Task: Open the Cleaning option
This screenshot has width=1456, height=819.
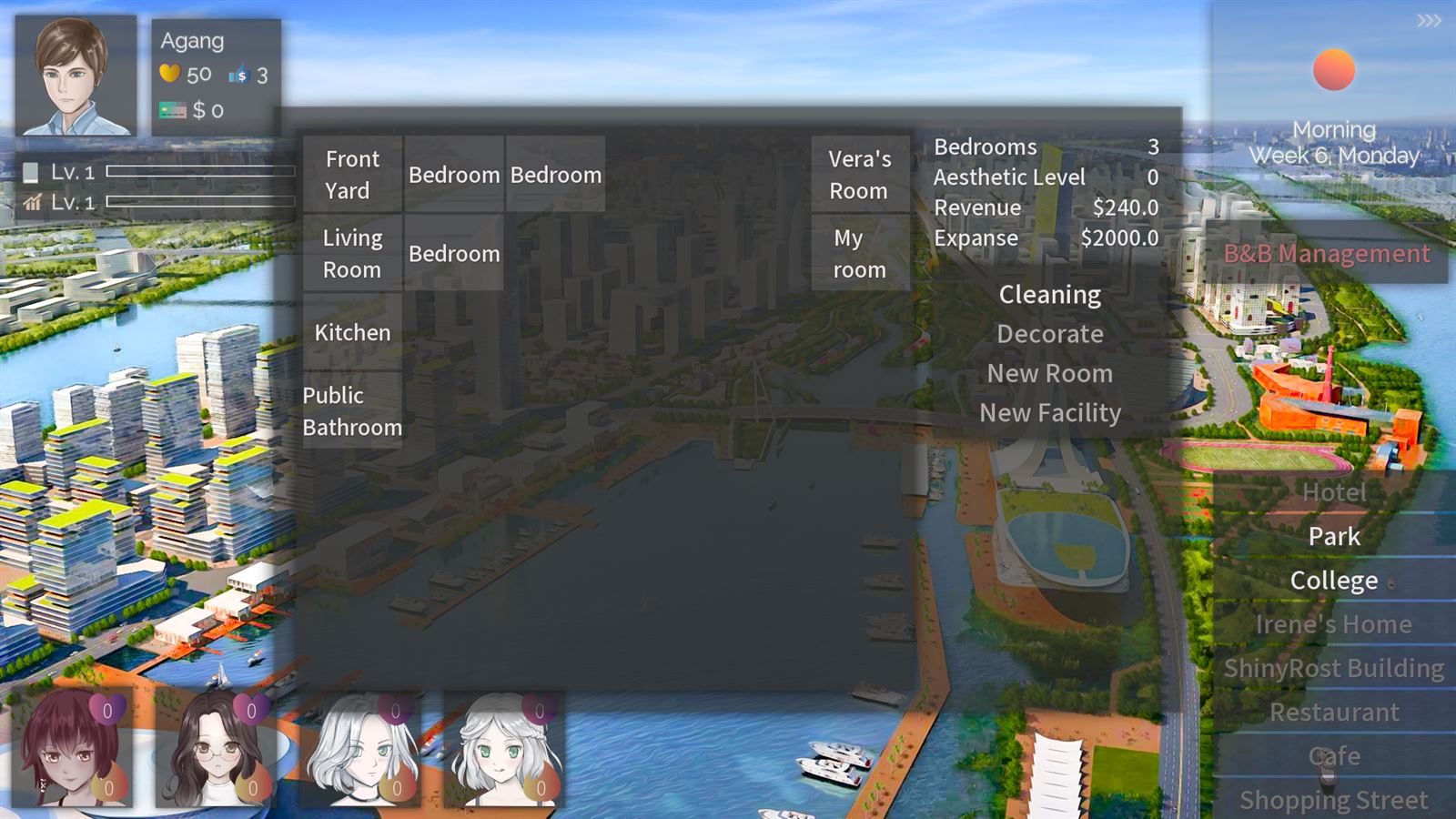Action: click(x=1049, y=294)
